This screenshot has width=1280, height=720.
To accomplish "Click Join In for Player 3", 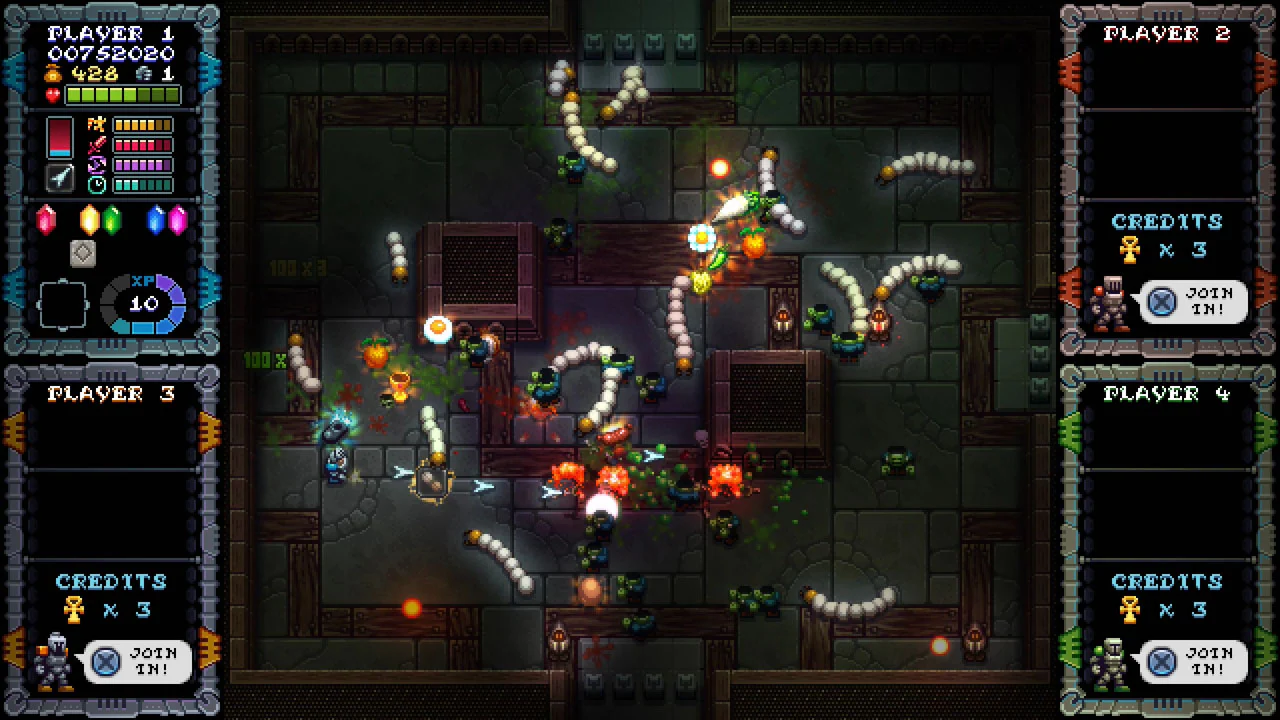I will (x=136, y=662).
